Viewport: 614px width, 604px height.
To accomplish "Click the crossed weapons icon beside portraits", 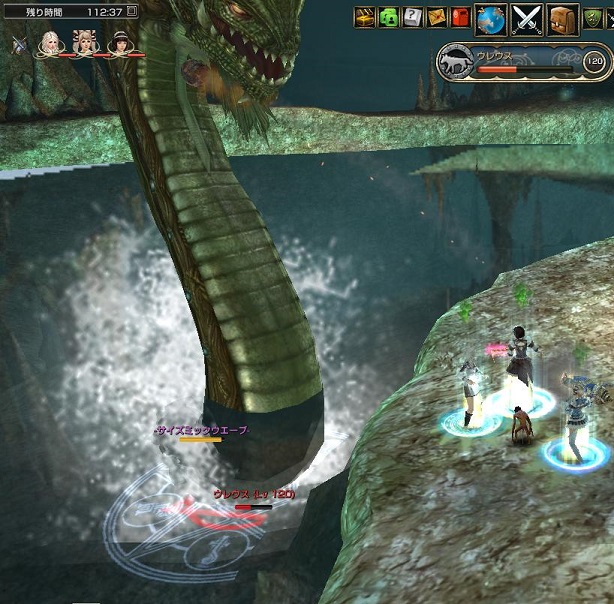I will pos(19,44).
